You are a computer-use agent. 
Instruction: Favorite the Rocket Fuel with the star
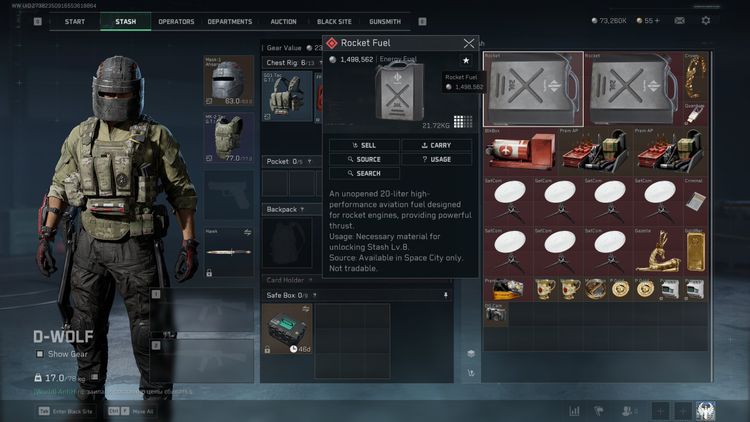(465, 61)
